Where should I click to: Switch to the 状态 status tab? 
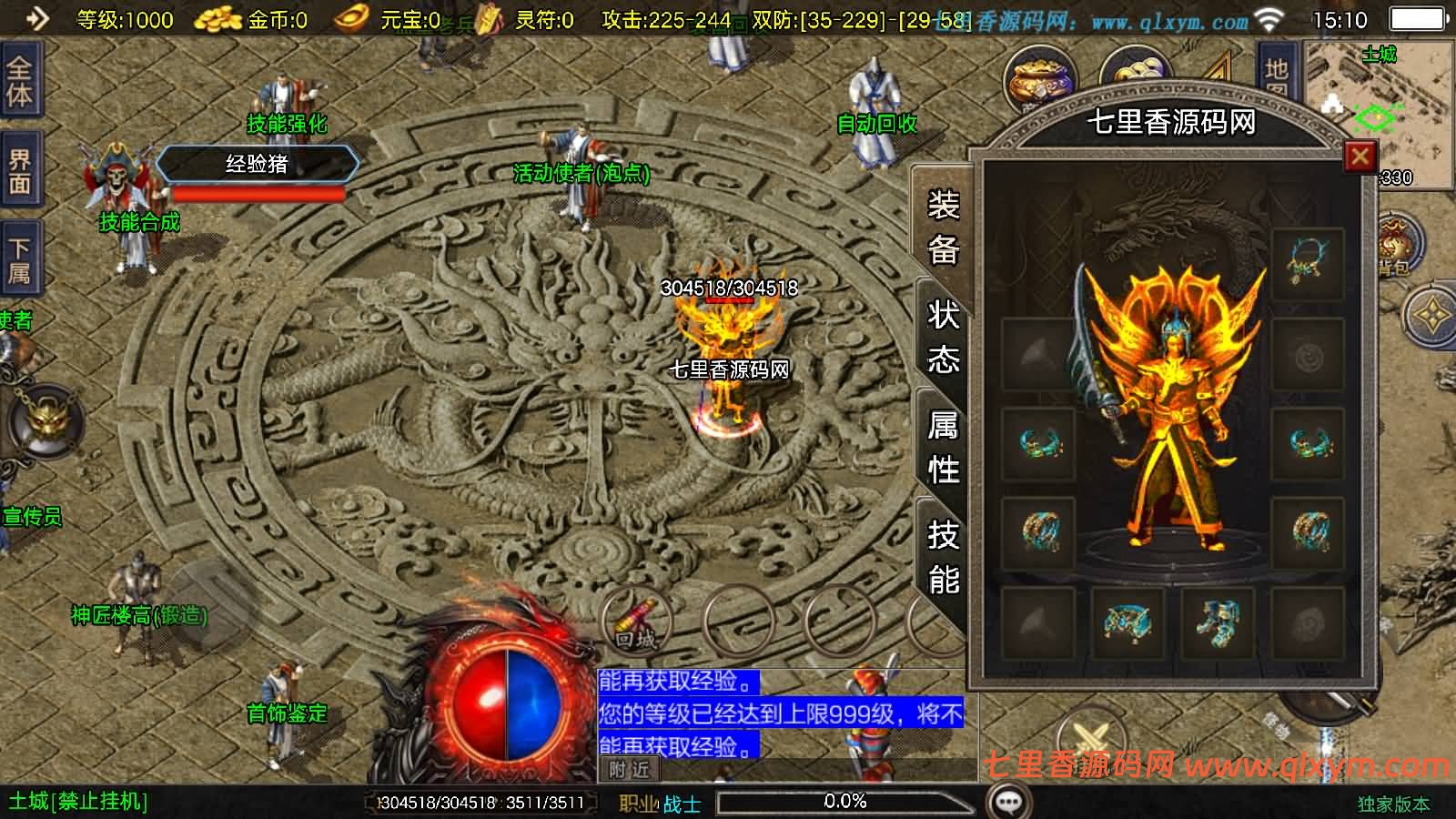(x=943, y=337)
